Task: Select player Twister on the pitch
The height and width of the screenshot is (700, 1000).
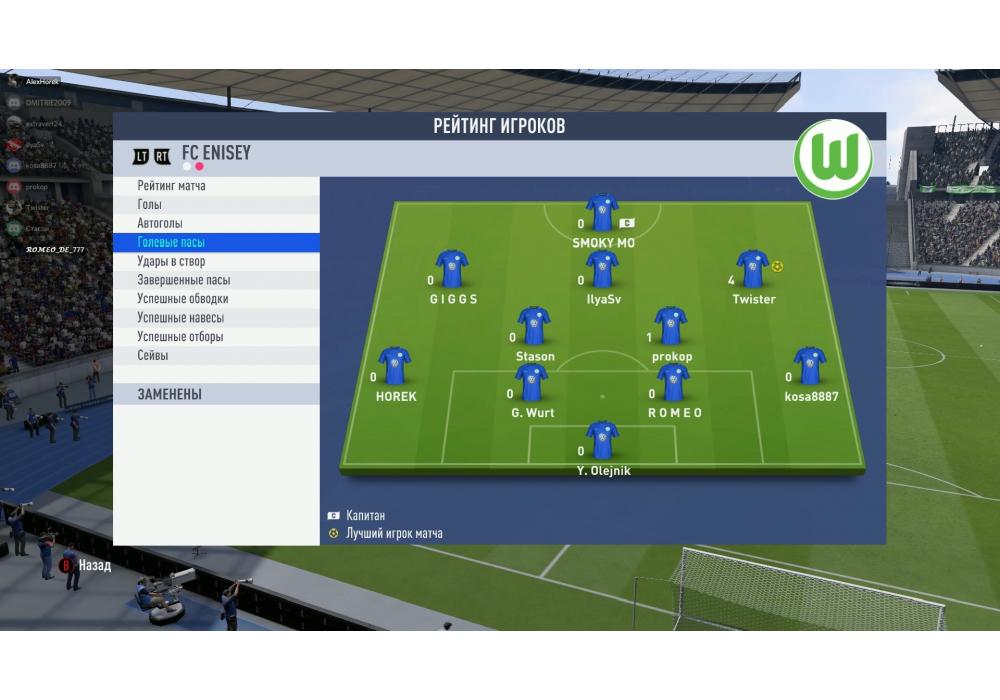Action: (x=753, y=269)
